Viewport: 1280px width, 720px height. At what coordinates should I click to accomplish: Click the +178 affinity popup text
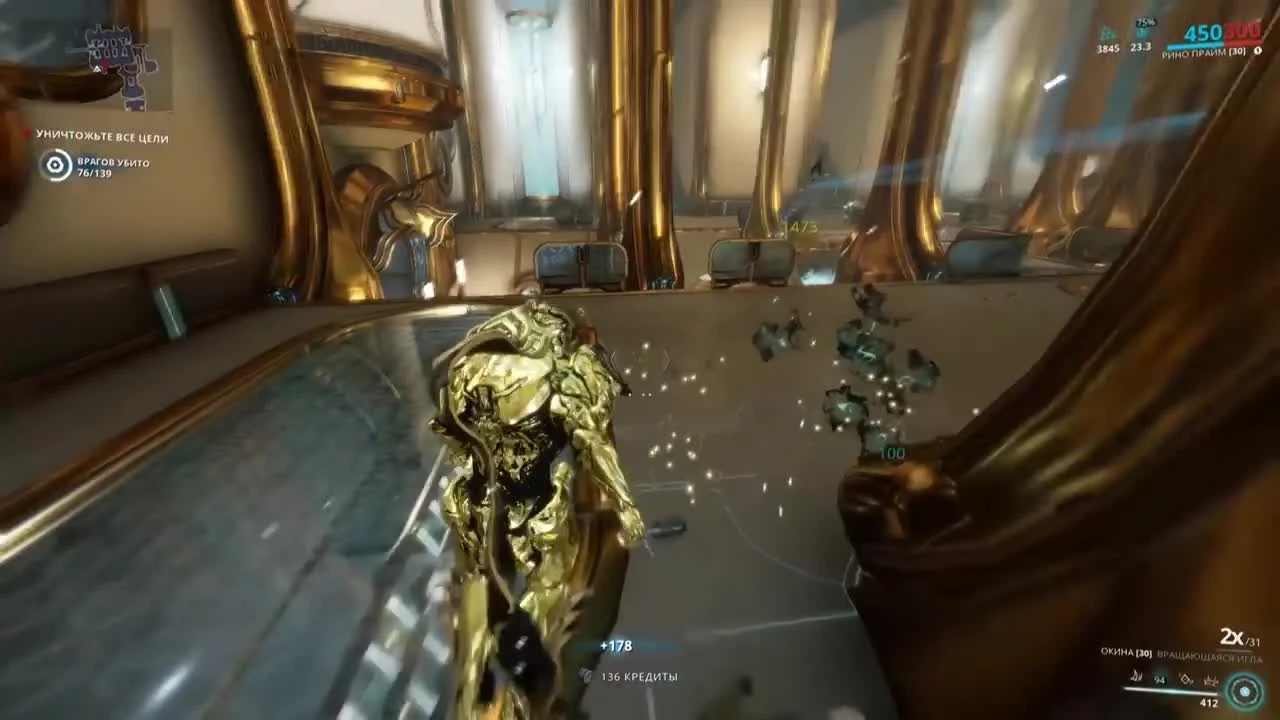[x=616, y=646]
